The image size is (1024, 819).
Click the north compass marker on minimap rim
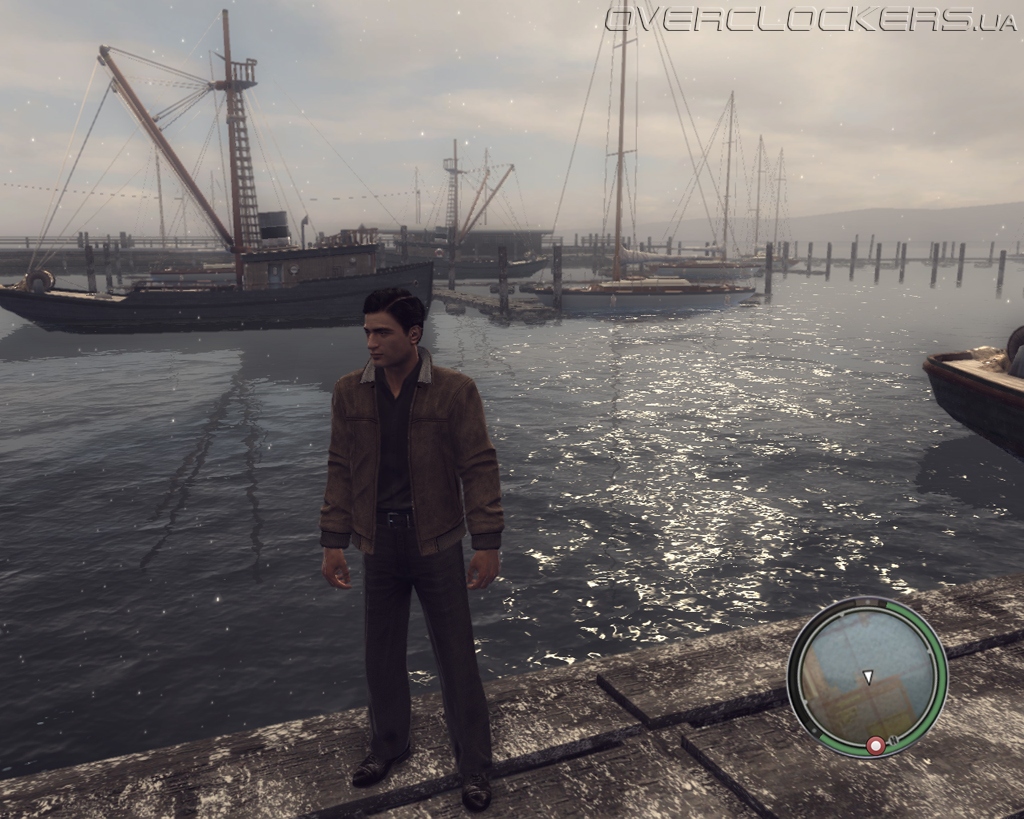coord(892,741)
